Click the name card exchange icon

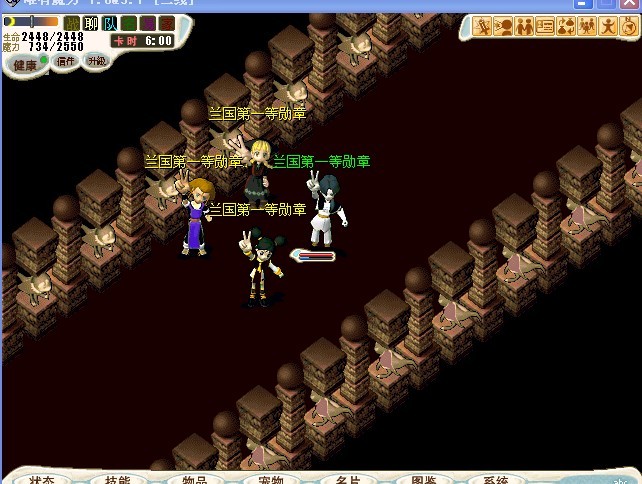(x=545, y=27)
